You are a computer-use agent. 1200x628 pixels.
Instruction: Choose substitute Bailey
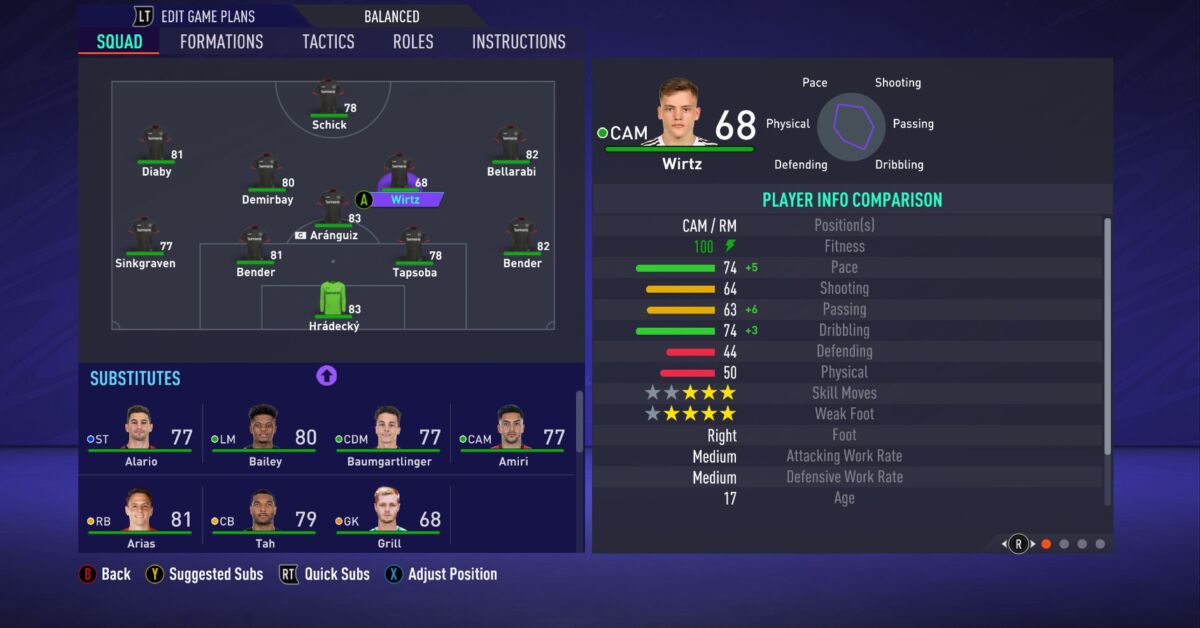click(264, 434)
